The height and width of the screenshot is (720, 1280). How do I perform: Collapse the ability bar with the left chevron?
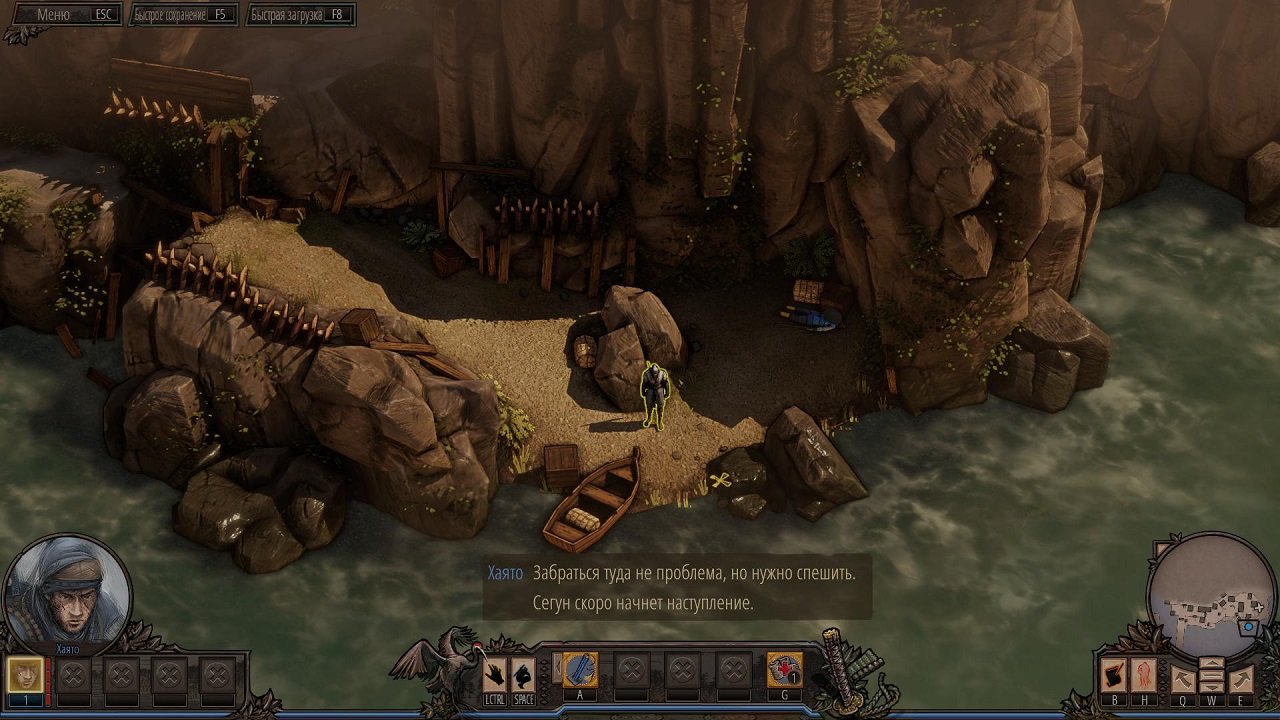click(557, 668)
